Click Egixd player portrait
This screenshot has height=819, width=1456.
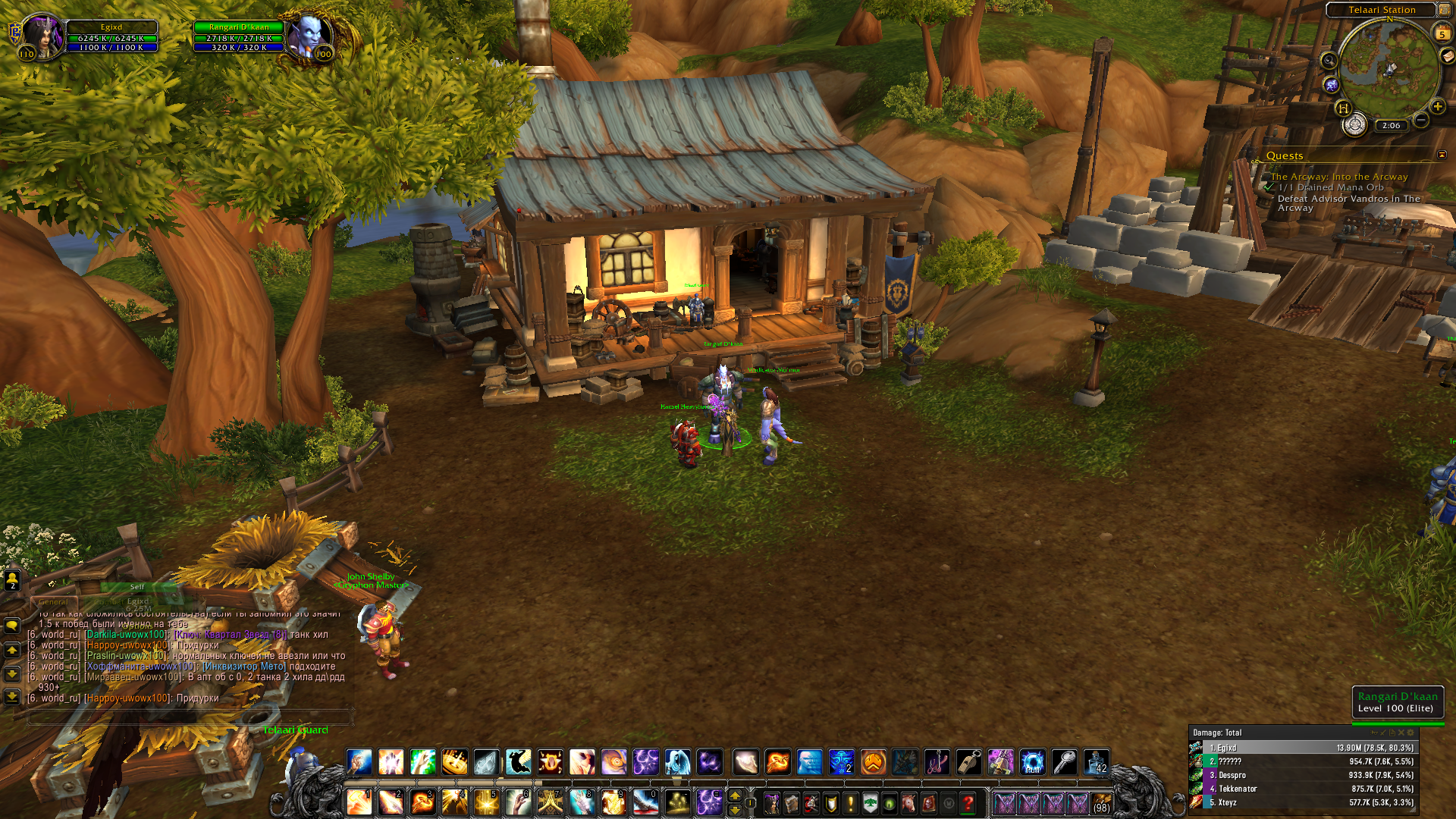tap(42, 36)
